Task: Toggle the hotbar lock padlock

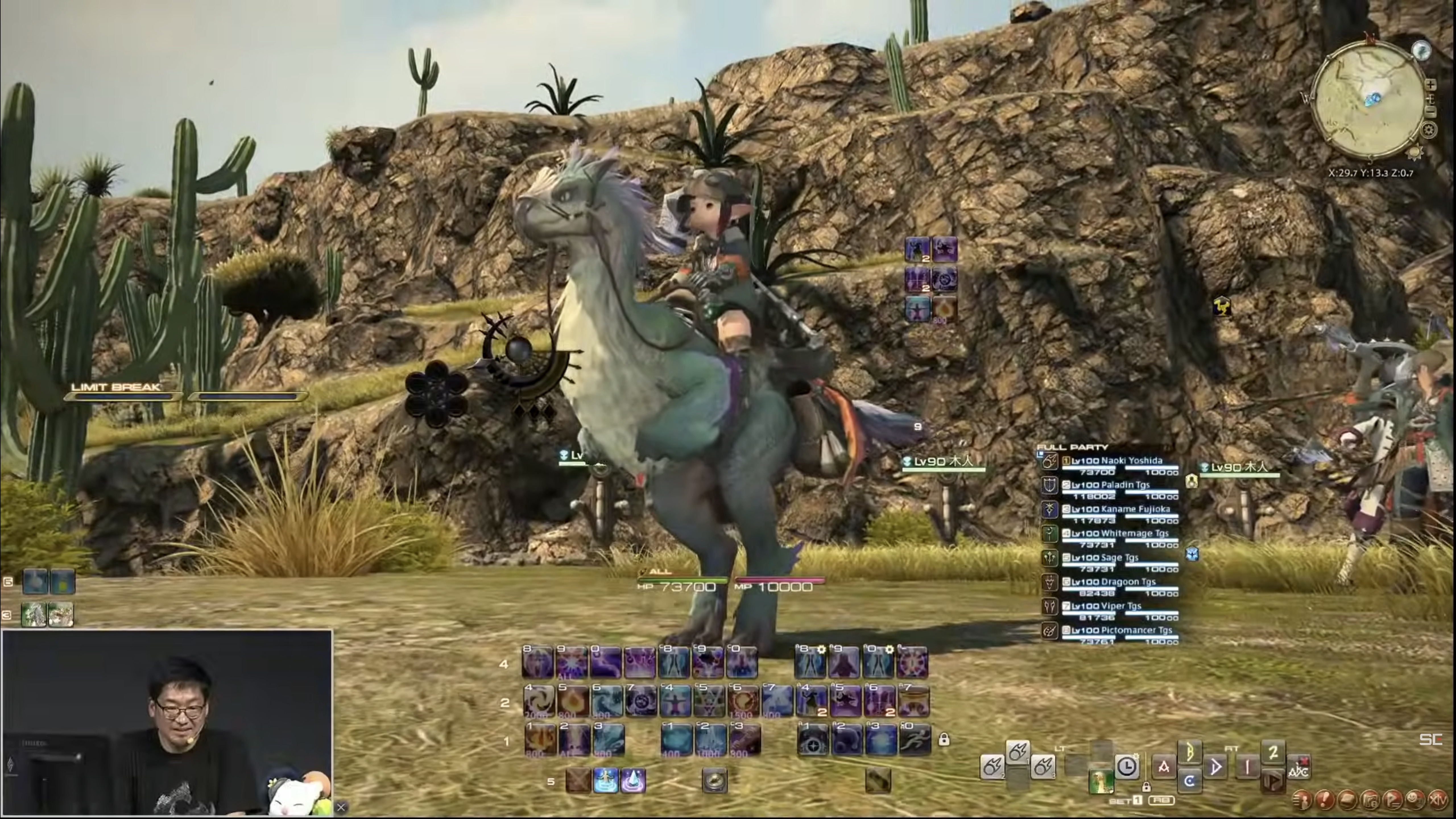Action: (943, 739)
